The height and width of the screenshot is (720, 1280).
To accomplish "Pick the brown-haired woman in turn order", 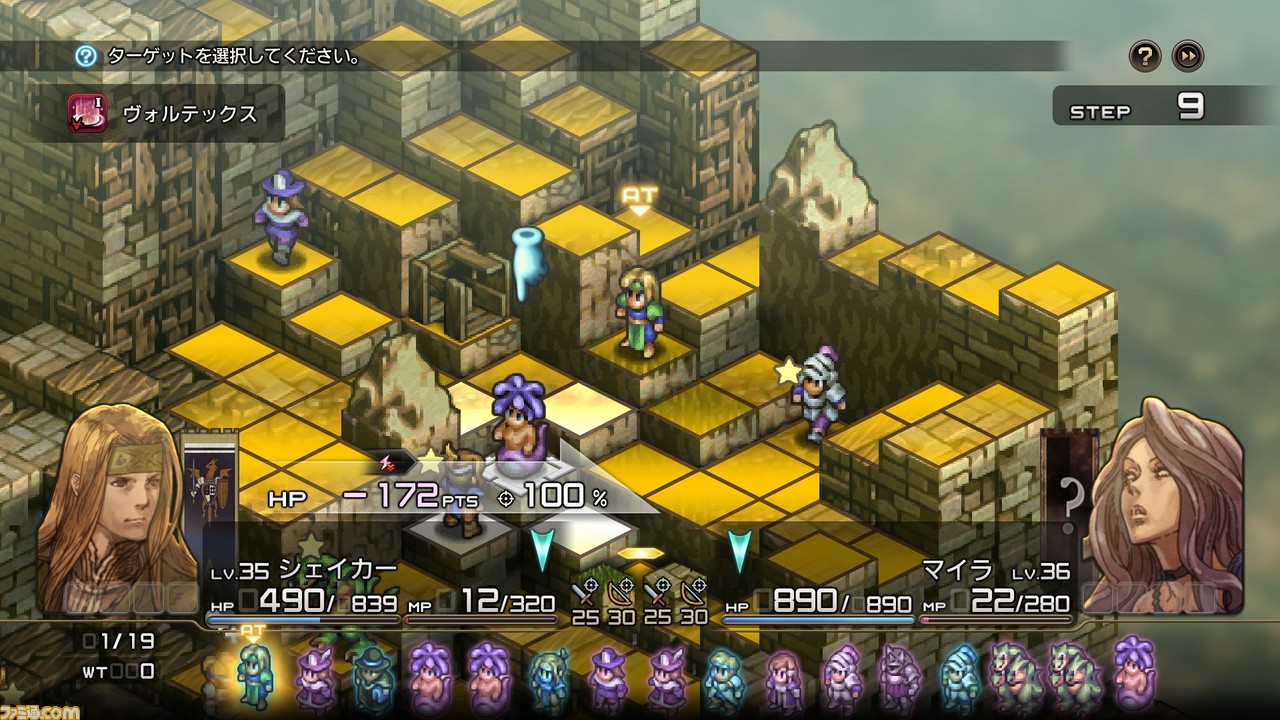I will 783,677.
